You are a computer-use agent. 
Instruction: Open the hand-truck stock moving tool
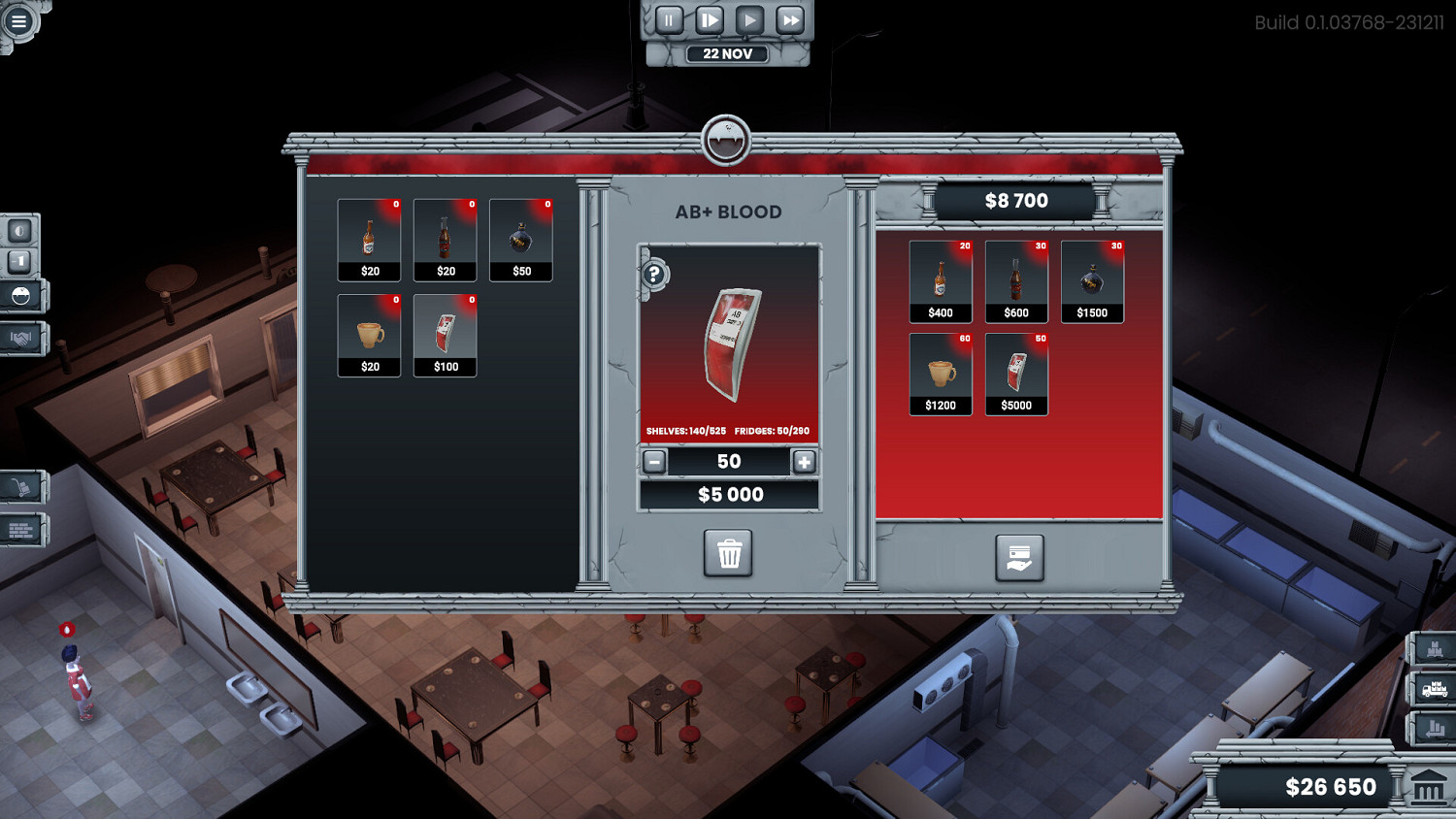pyautogui.click(x=21, y=488)
